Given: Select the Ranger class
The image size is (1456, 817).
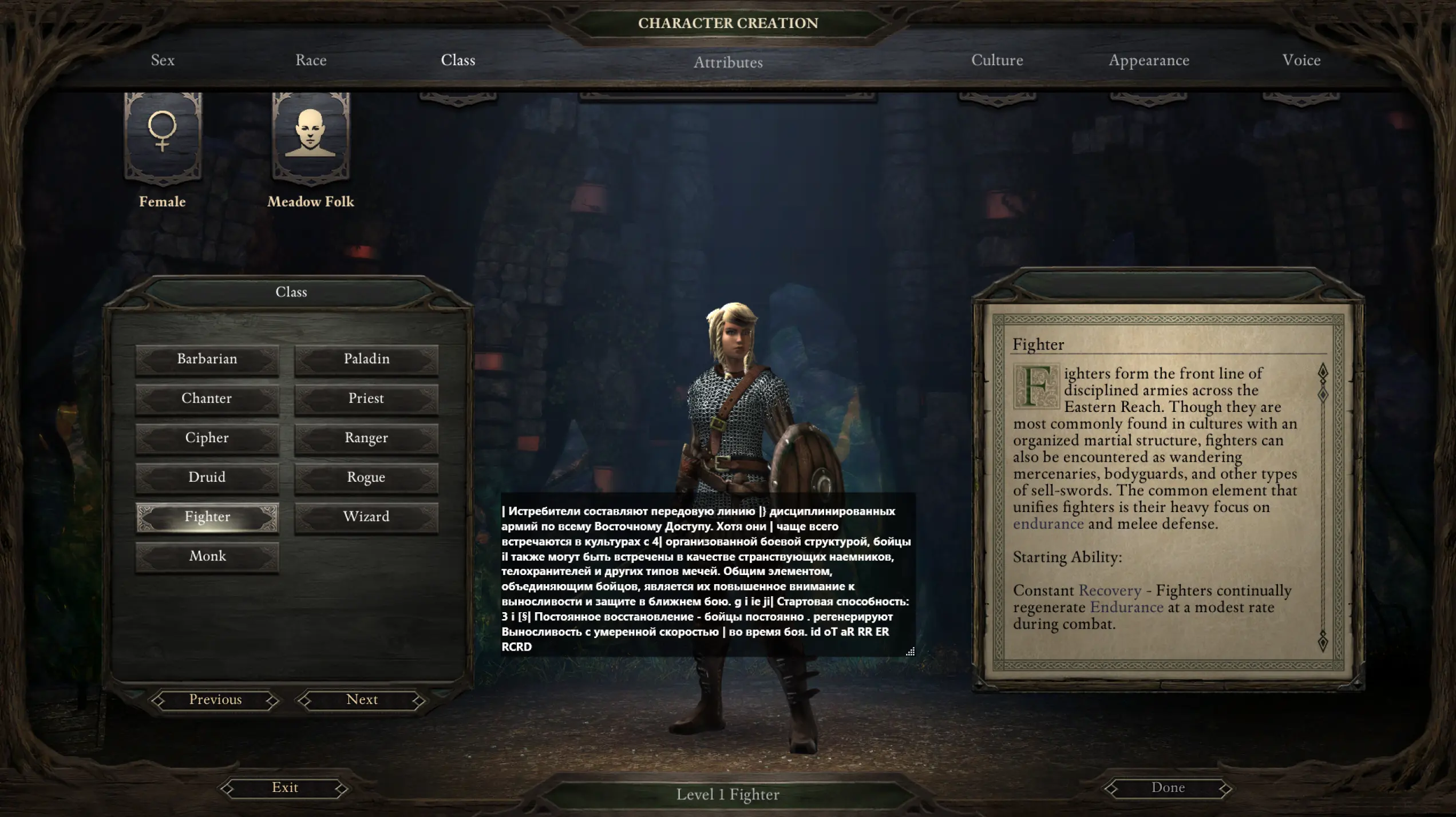Looking at the screenshot, I should click(366, 438).
